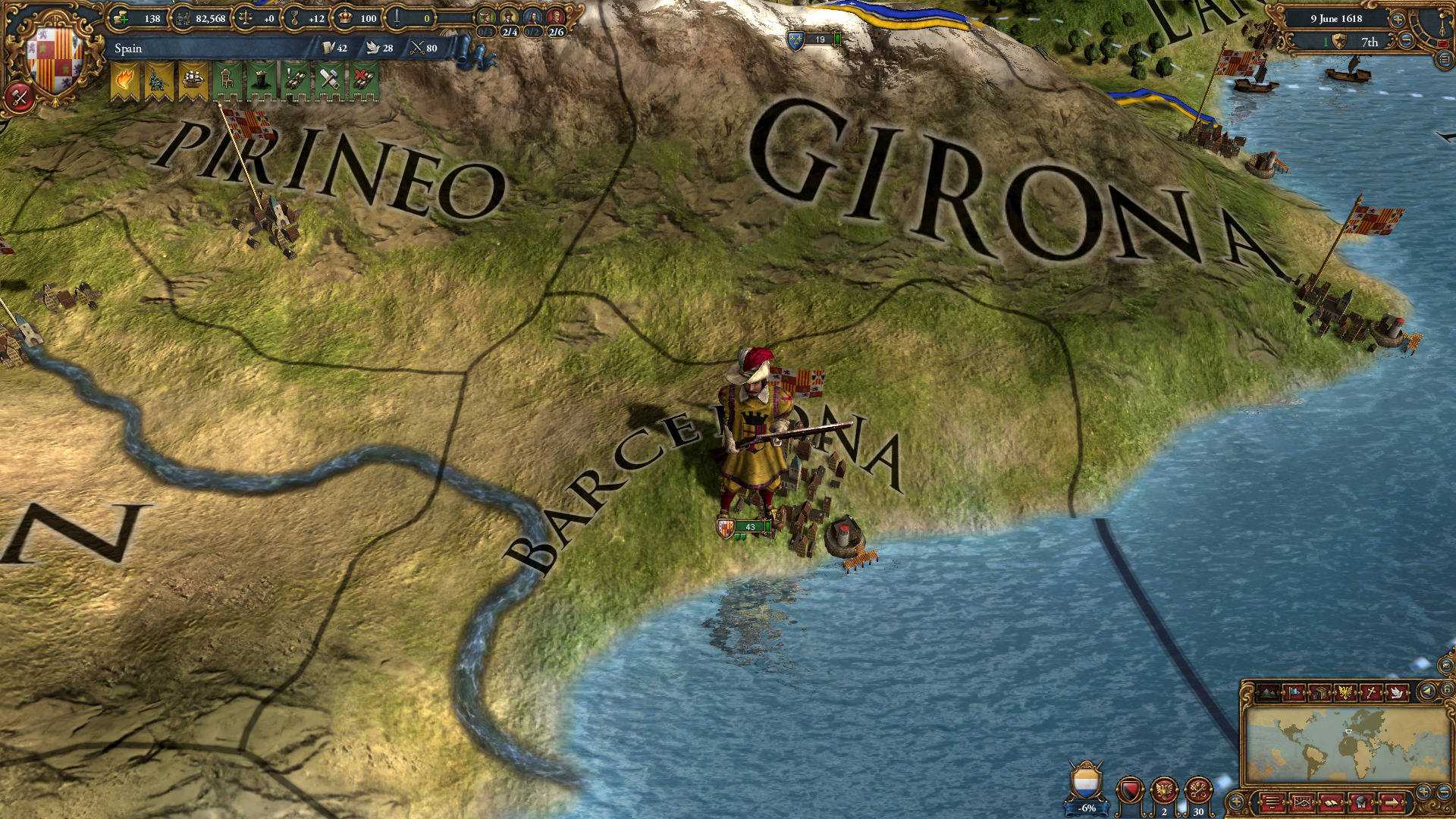This screenshot has height=819, width=1456.
Task: Open the ledger book icon below minimap
Action: 1331,802
